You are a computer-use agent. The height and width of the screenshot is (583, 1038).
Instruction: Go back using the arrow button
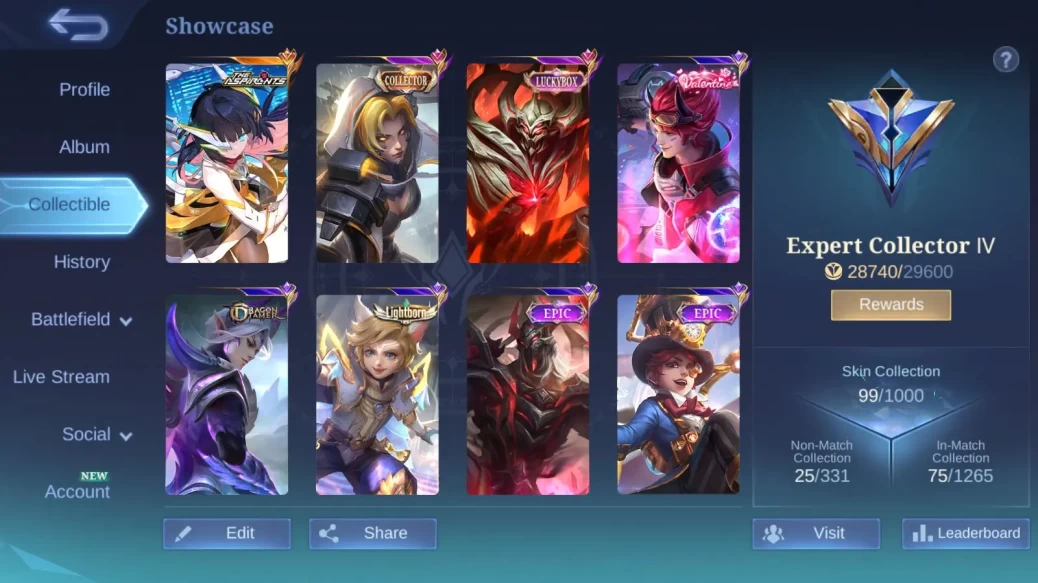[78, 25]
